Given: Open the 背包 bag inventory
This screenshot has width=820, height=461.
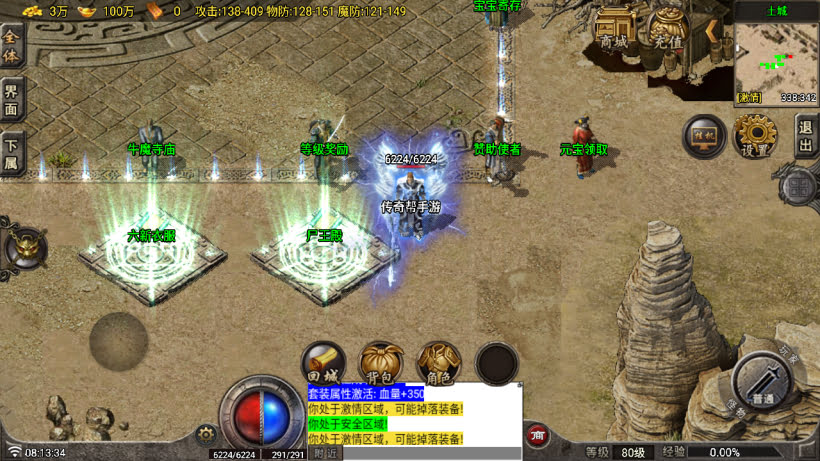Looking at the screenshot, I should tap(380, 363).
